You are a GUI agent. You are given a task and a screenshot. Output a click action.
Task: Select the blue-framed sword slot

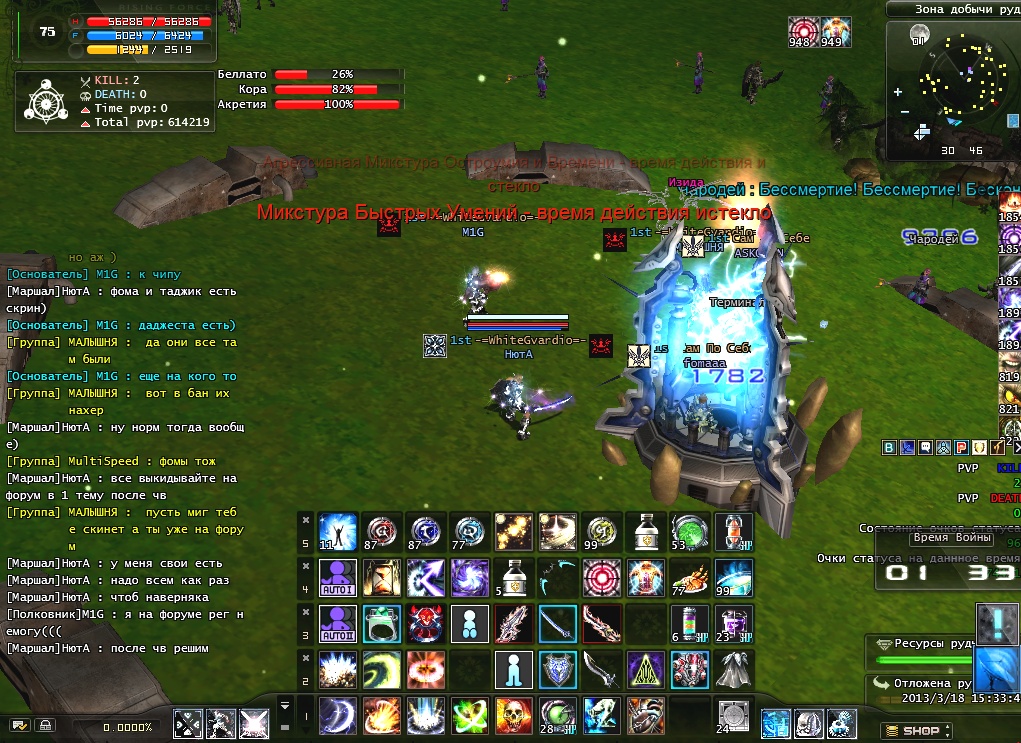557,623
